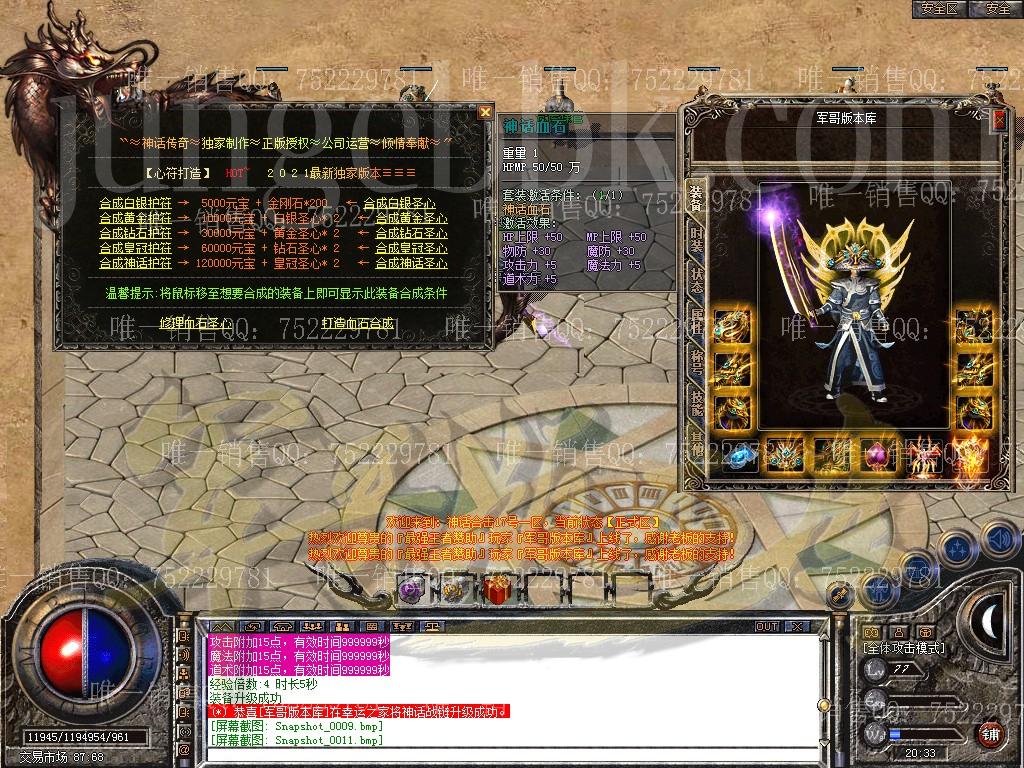Select 合成神话护符 link
The image size is (1024, 768).
[x=135, y=263]
